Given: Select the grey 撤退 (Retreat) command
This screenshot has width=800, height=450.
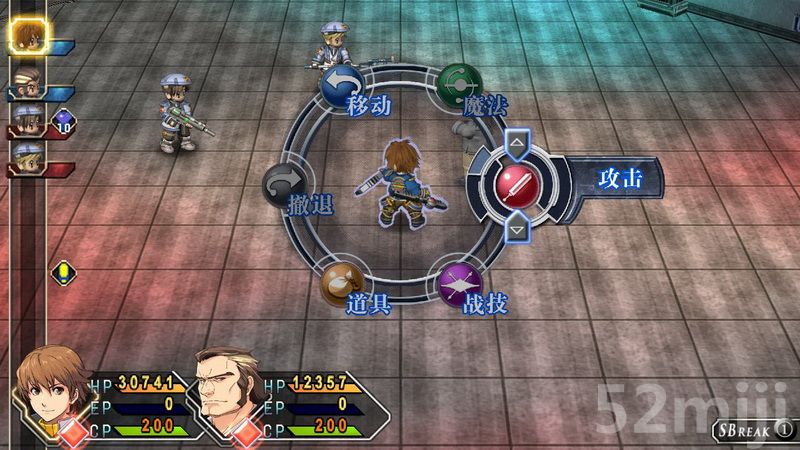Looking at the screenshot, I should [x=283, y=187].
